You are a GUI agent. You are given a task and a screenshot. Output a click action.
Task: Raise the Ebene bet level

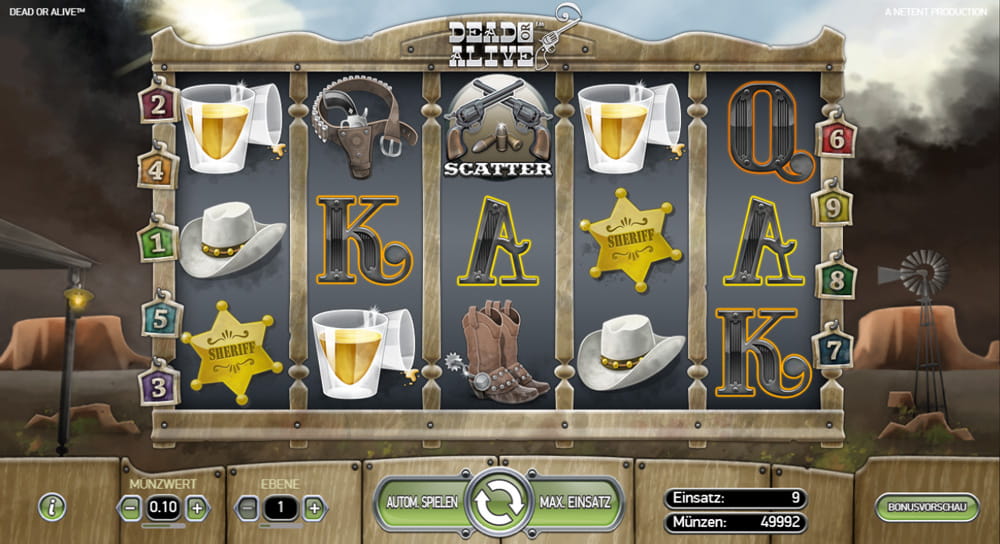(x=314, y=508)
